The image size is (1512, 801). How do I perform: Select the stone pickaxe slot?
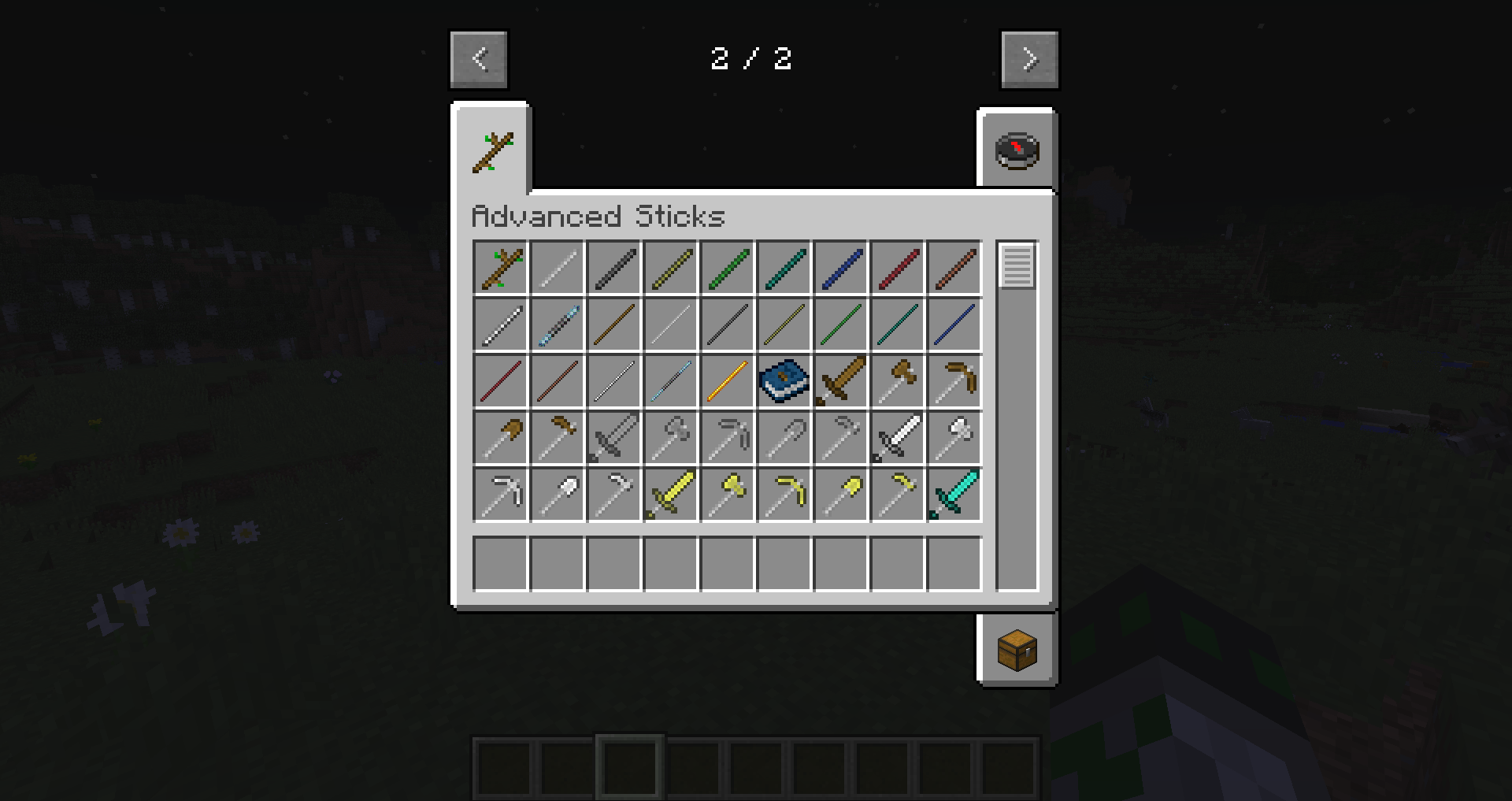(728, 438)
